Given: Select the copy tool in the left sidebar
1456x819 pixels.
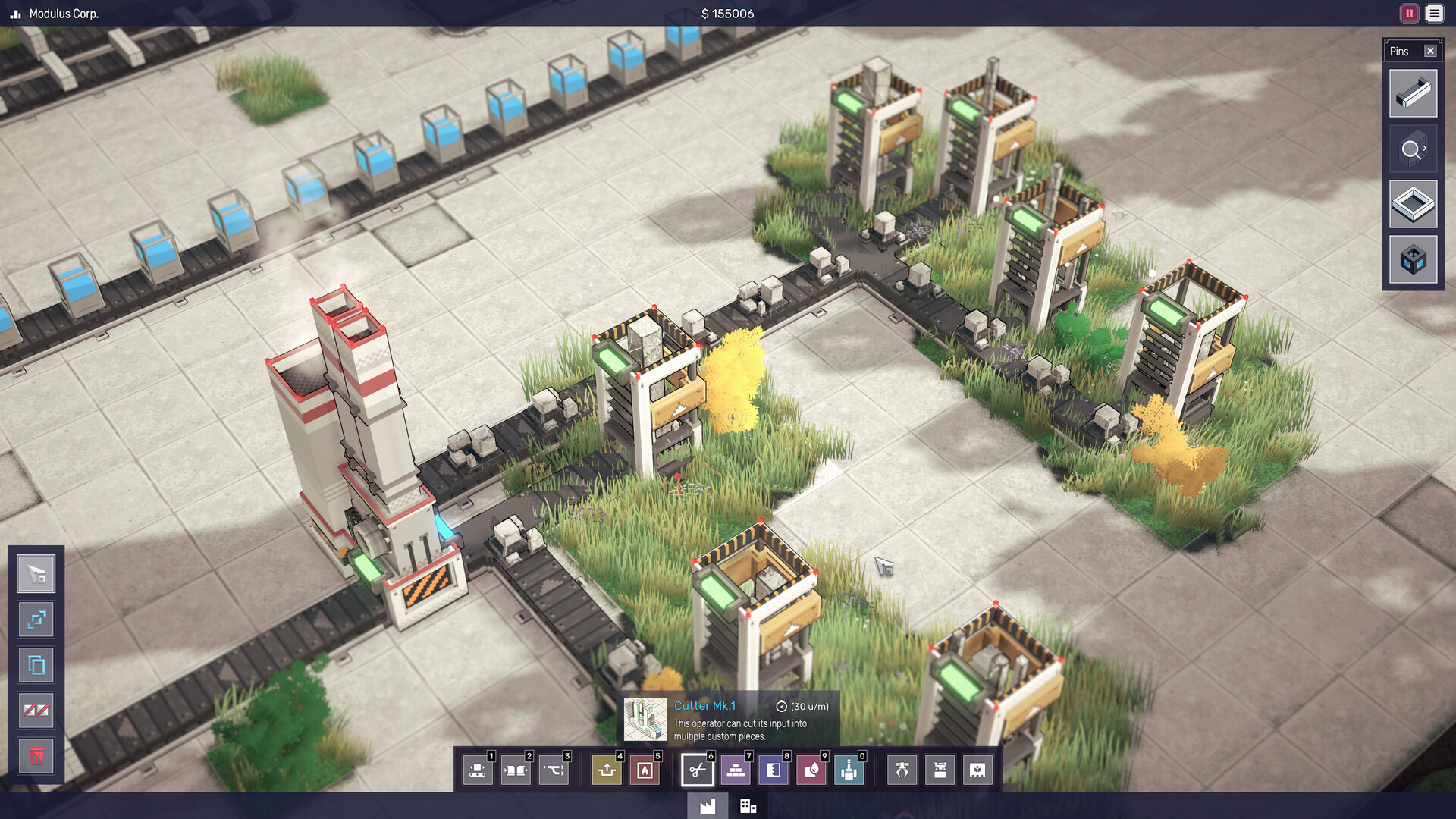Looking at the screenshot, I should coord(36,665).
